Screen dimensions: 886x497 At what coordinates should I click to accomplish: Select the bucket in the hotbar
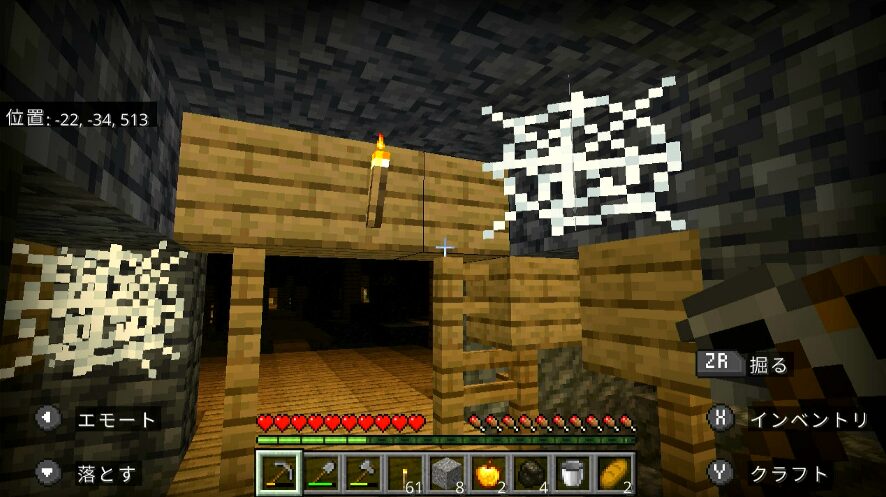[572, 473]
